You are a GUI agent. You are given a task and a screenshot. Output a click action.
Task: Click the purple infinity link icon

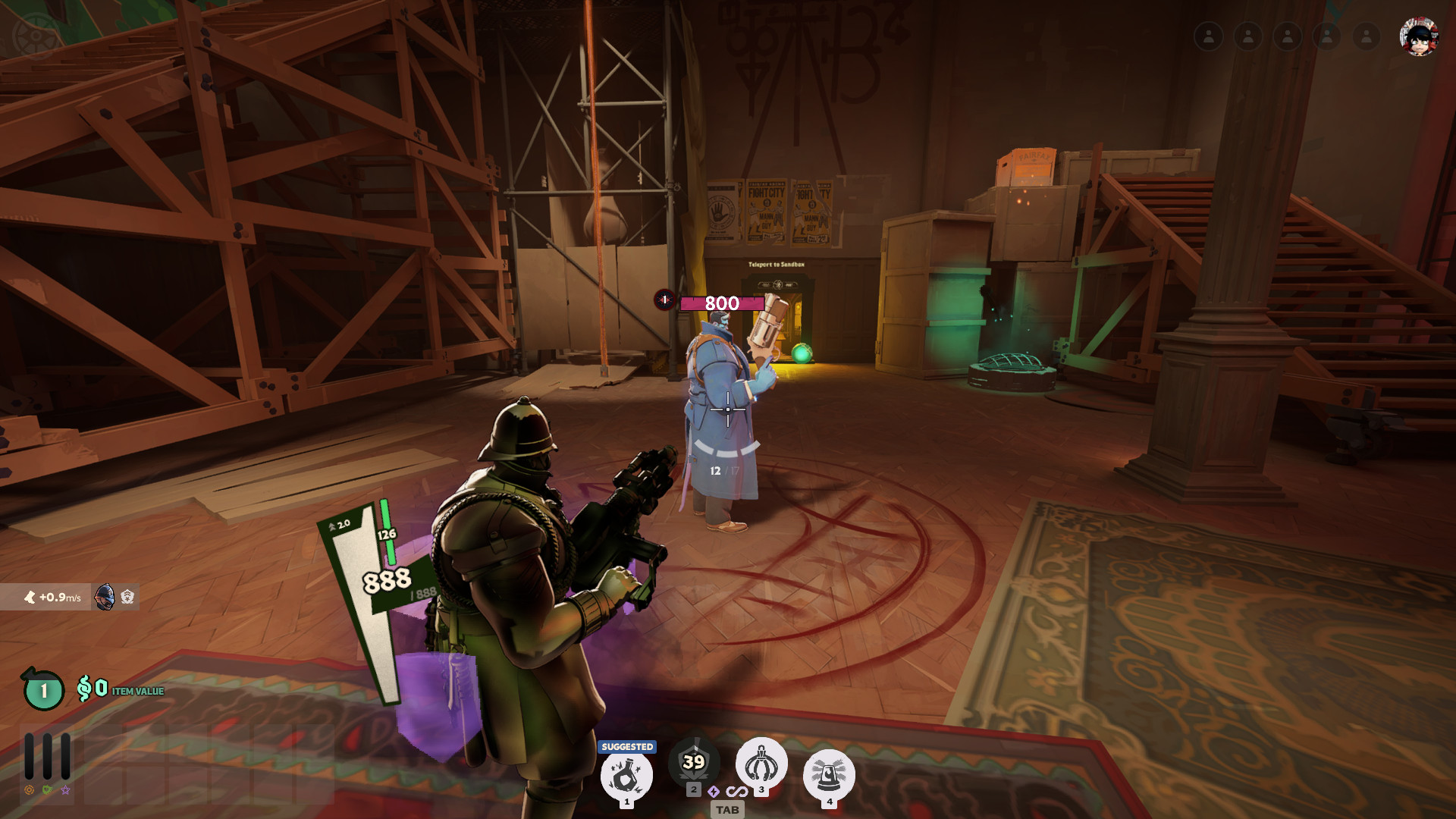pyautogui.click(x=736, y=792)
